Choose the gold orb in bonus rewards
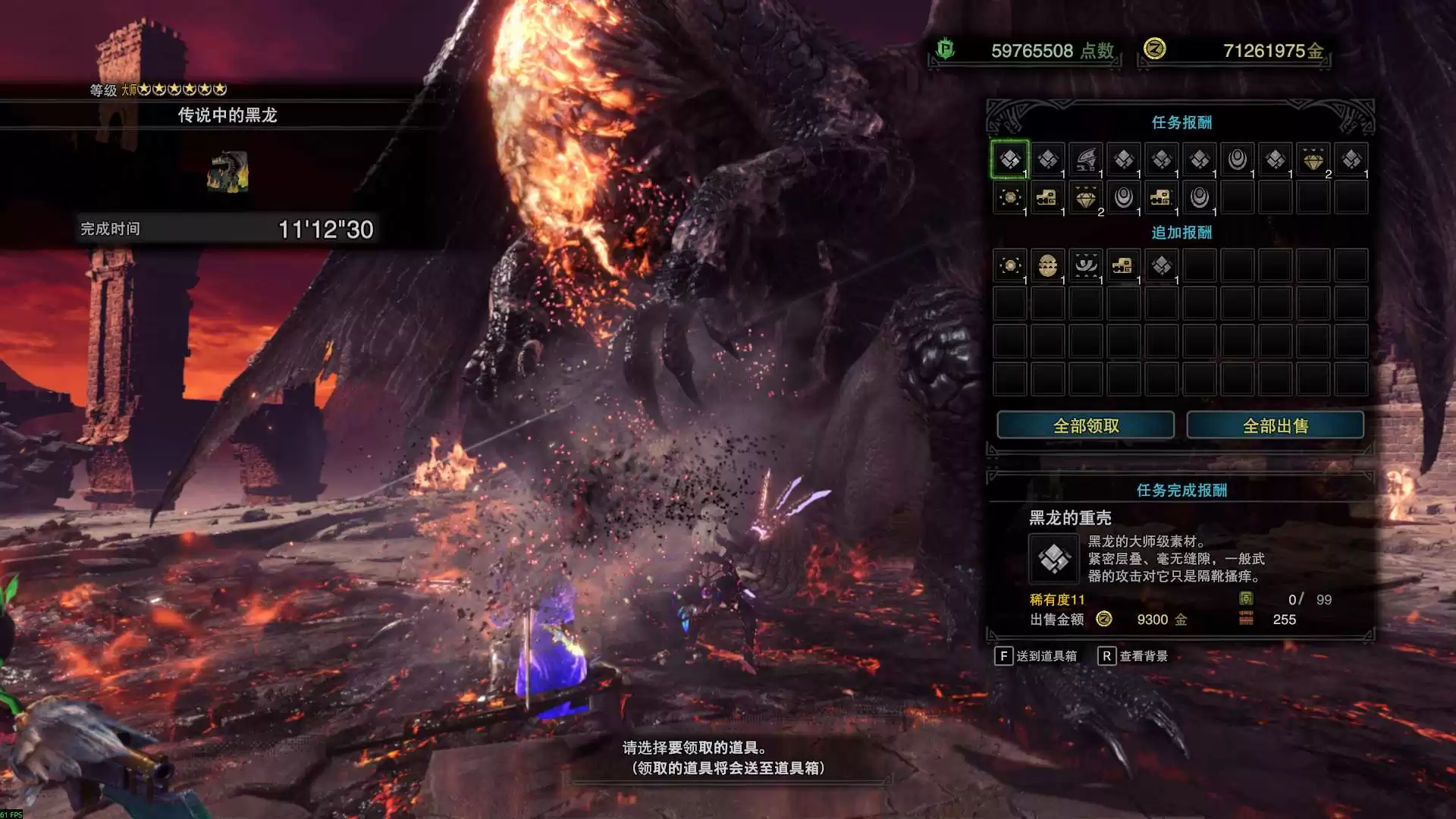 [x=1009, y=265]
